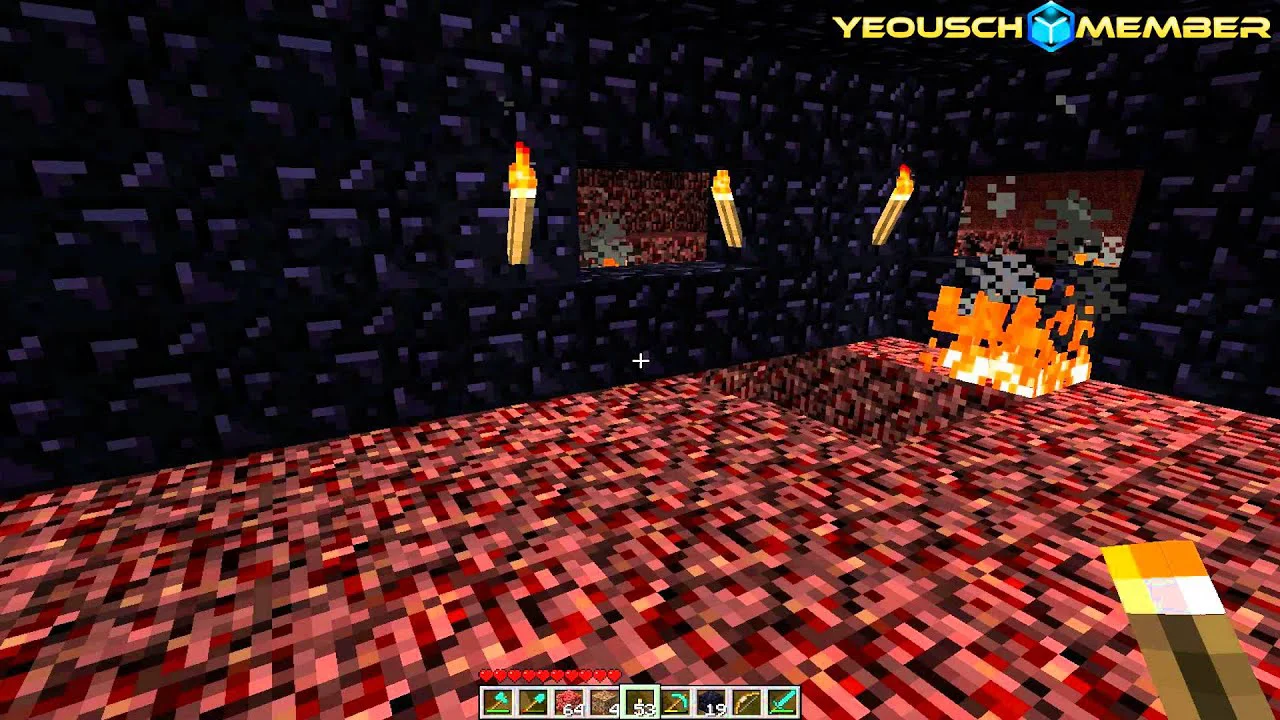1280x720 pixels.
Task: Select the diamond shovel hotbar slot
Action: point(534,702)
